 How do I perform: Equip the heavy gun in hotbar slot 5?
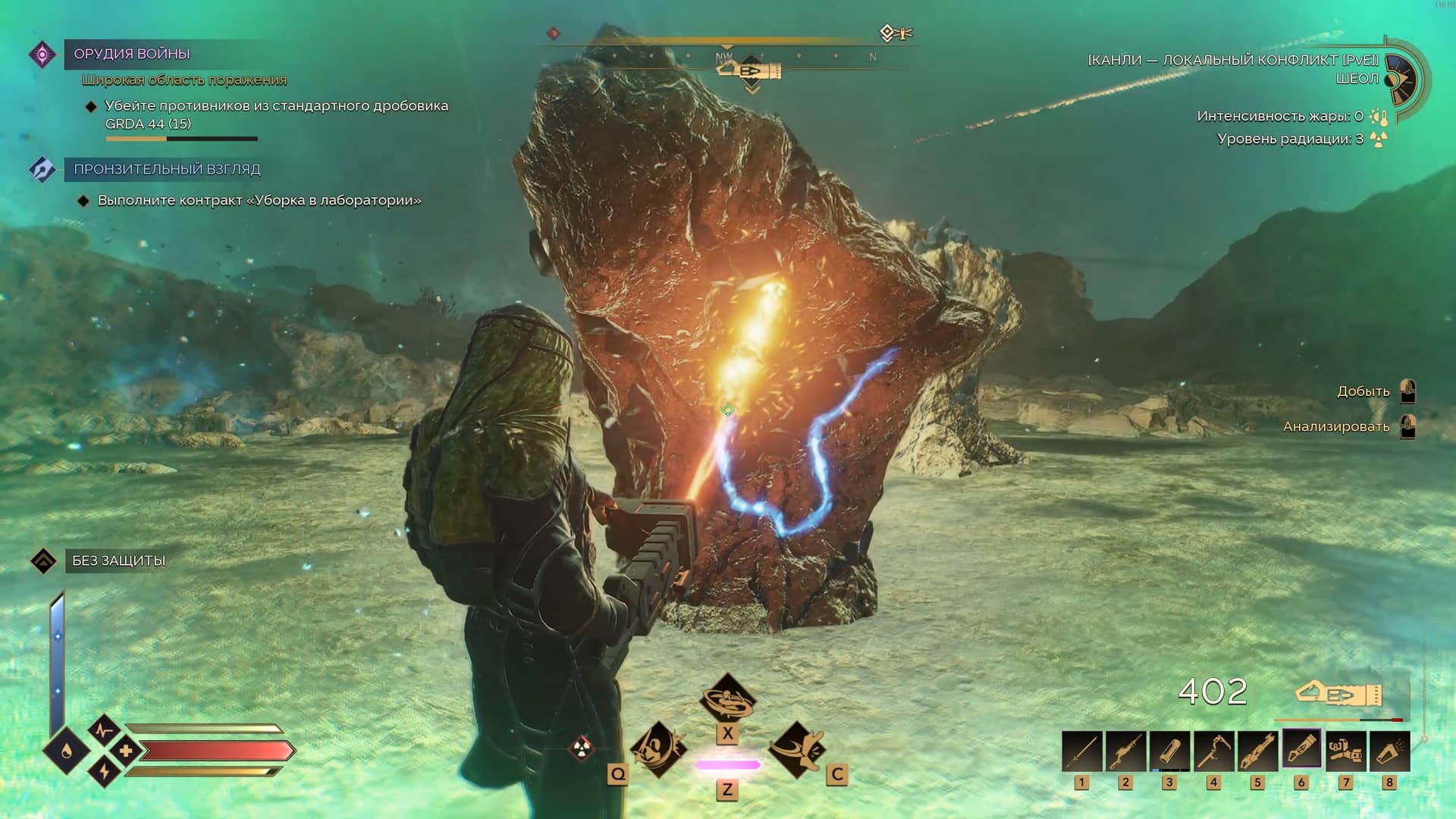tap(1257, 751)
